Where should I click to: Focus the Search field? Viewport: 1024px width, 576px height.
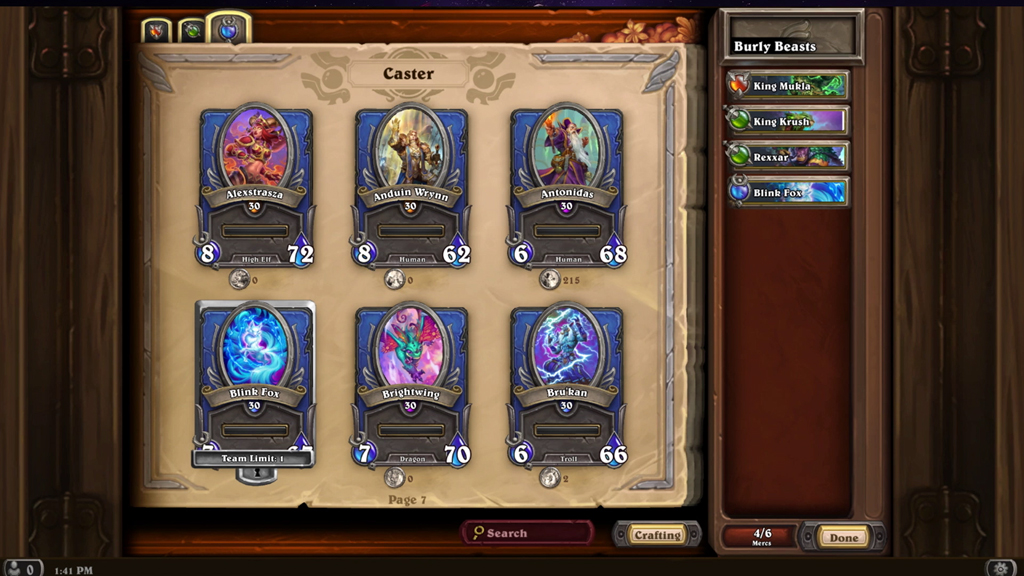click(528, 533)
